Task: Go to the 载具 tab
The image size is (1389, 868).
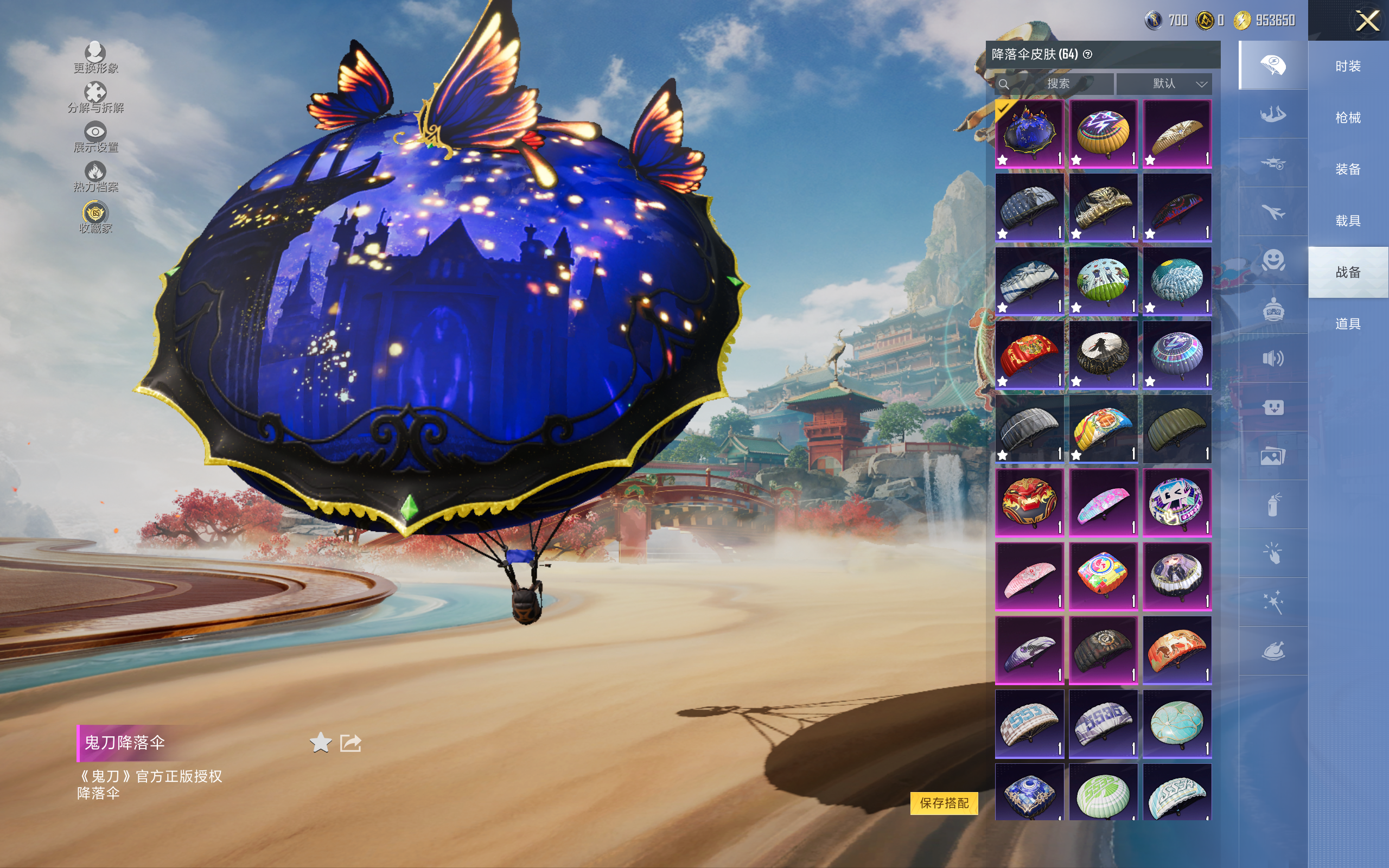Action: (1348, 221)
